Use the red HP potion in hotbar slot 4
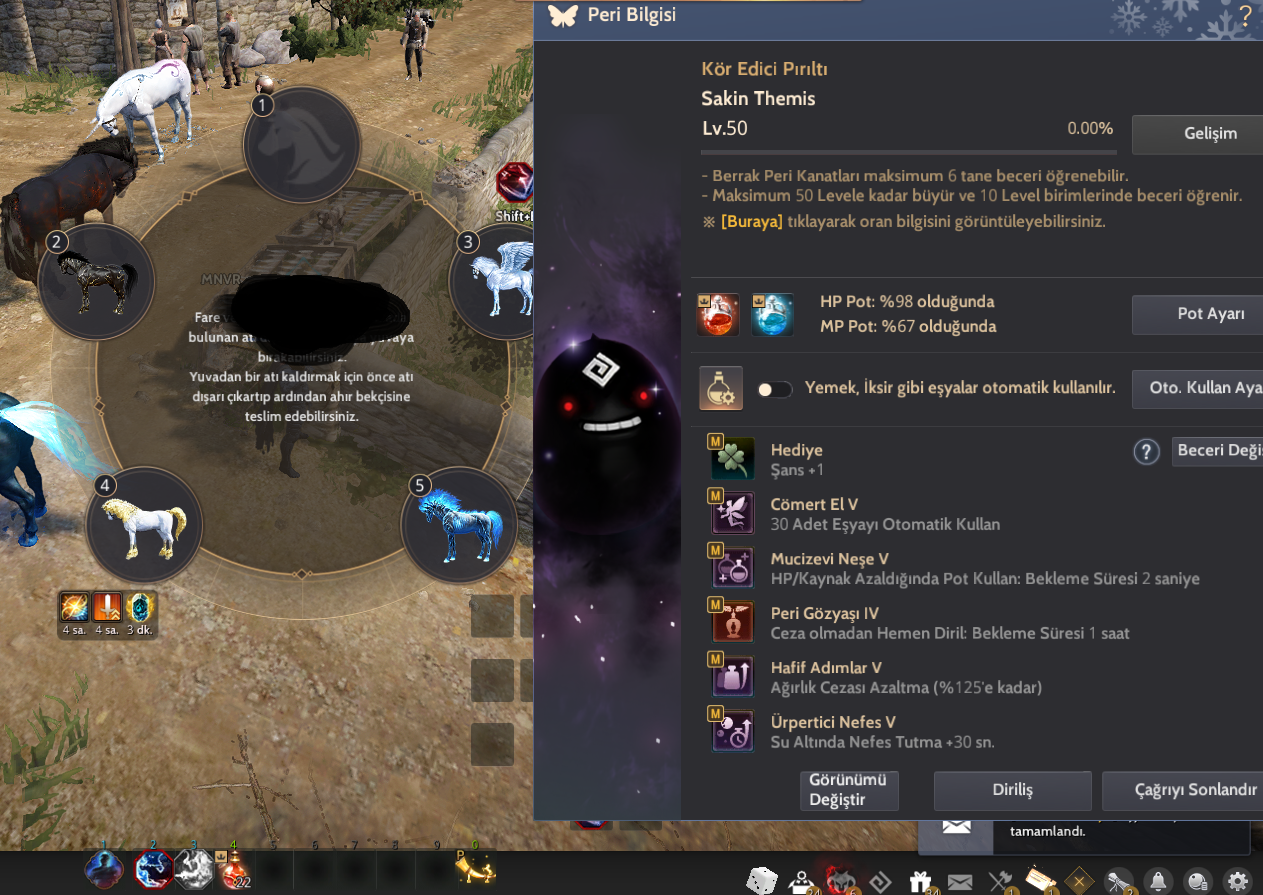Viewport: 1263px width, 895px height. click(233, 869)
